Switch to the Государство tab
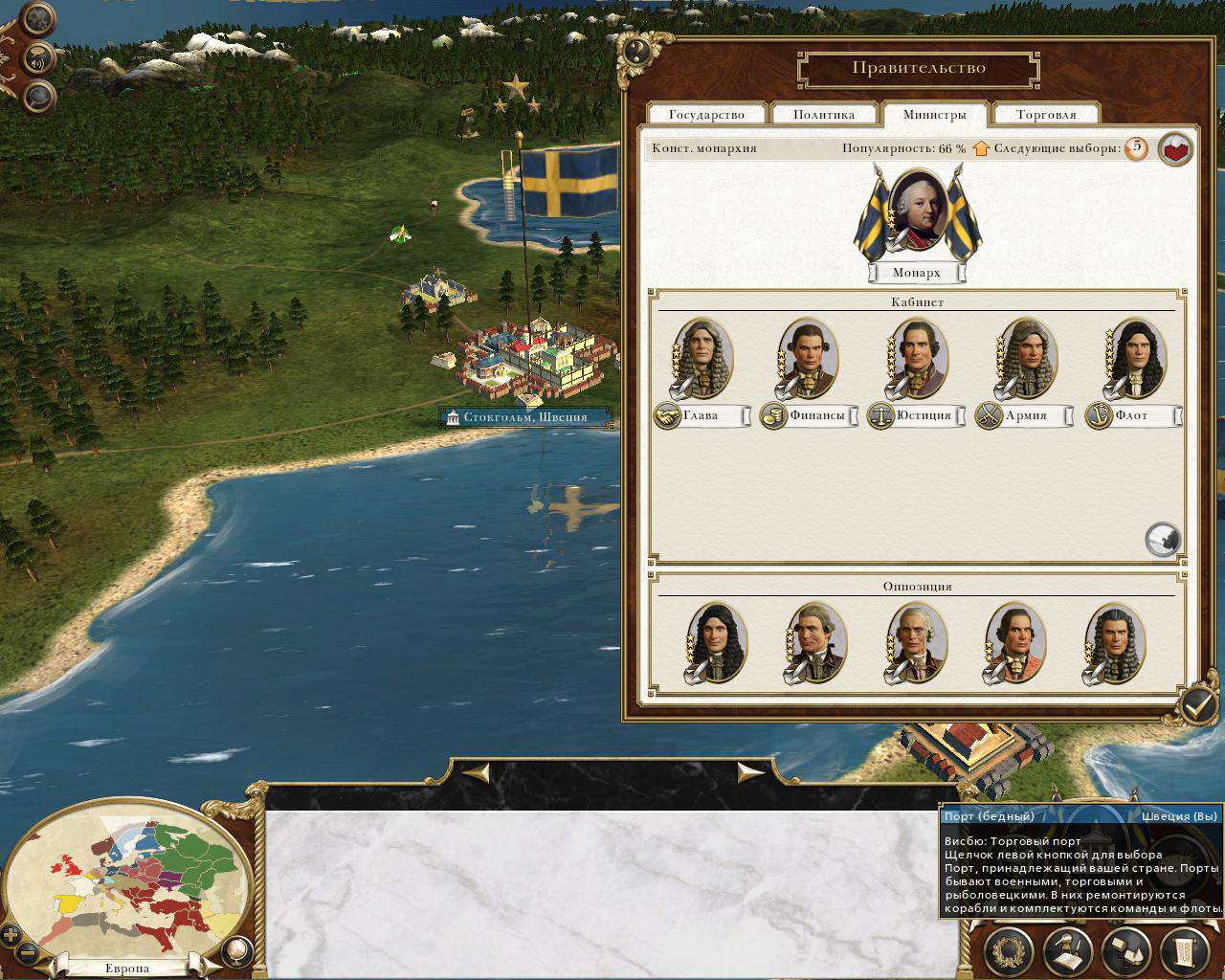This screenshot has height=980, width=1225. coord(706,115)
